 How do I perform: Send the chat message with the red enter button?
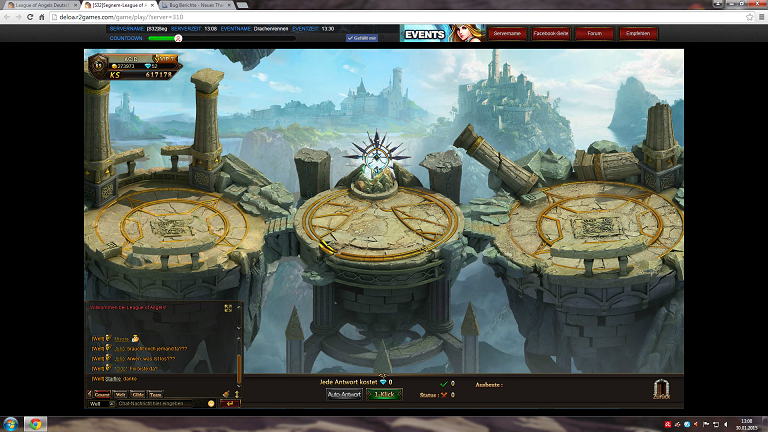pyautogui.click(x=230, y=403)
